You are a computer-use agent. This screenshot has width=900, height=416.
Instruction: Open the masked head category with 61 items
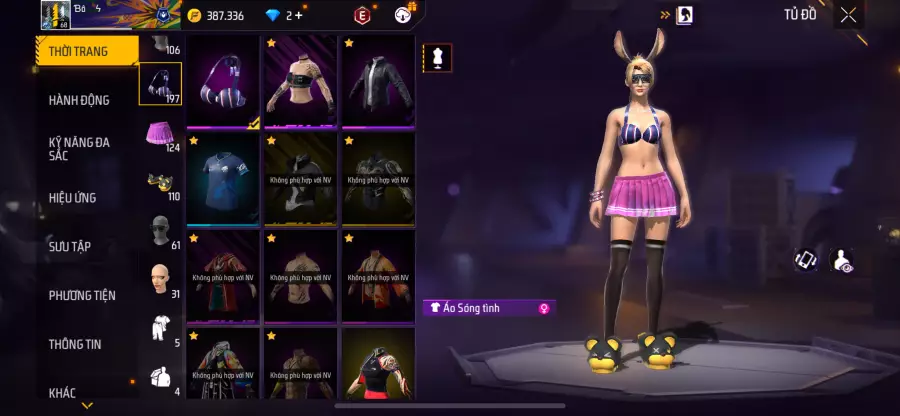coord(159,231)
